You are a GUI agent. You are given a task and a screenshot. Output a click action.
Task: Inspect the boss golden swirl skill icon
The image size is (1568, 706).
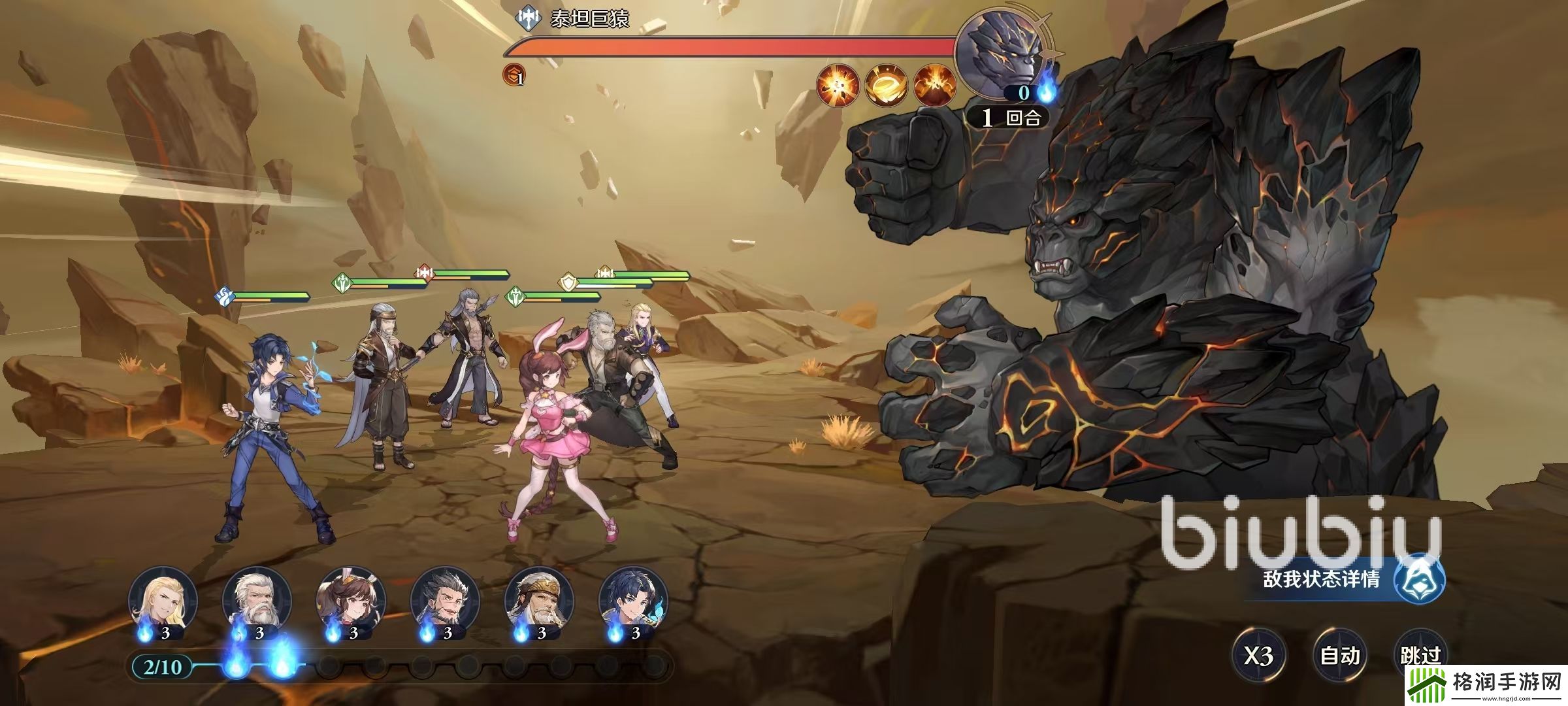click(x=886, y=86)
